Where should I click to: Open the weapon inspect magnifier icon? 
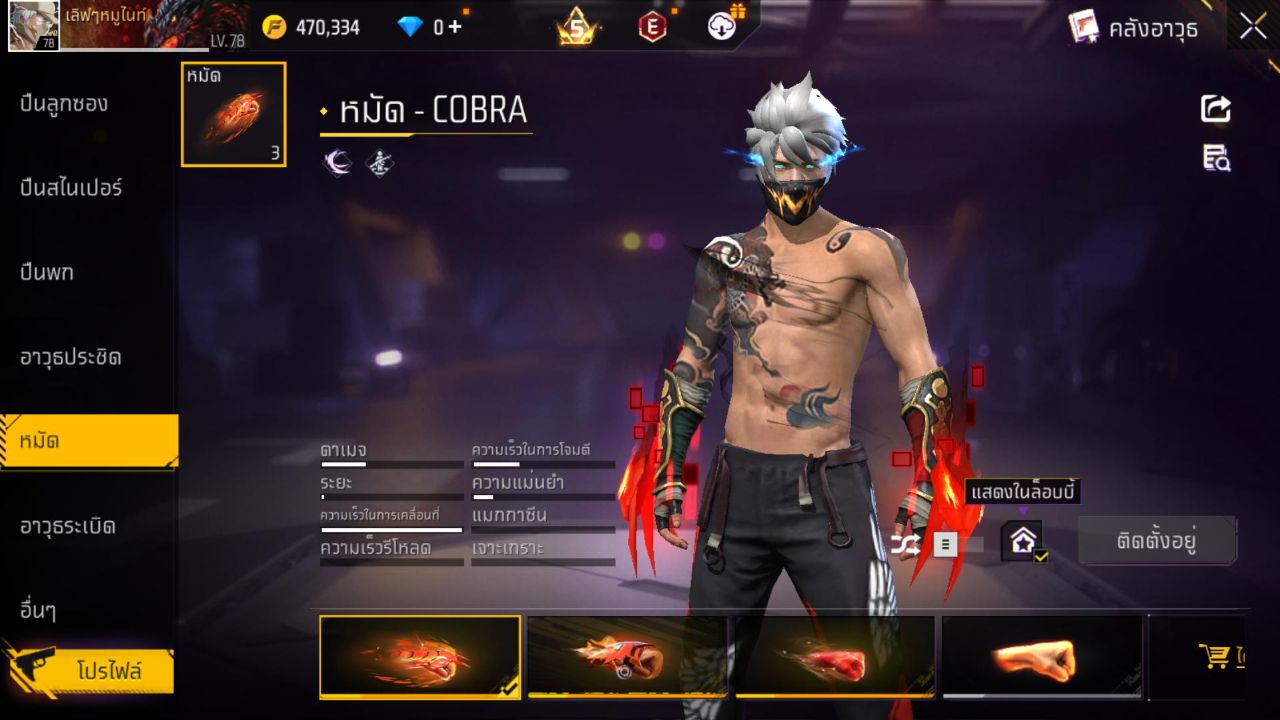point(1215,155)
